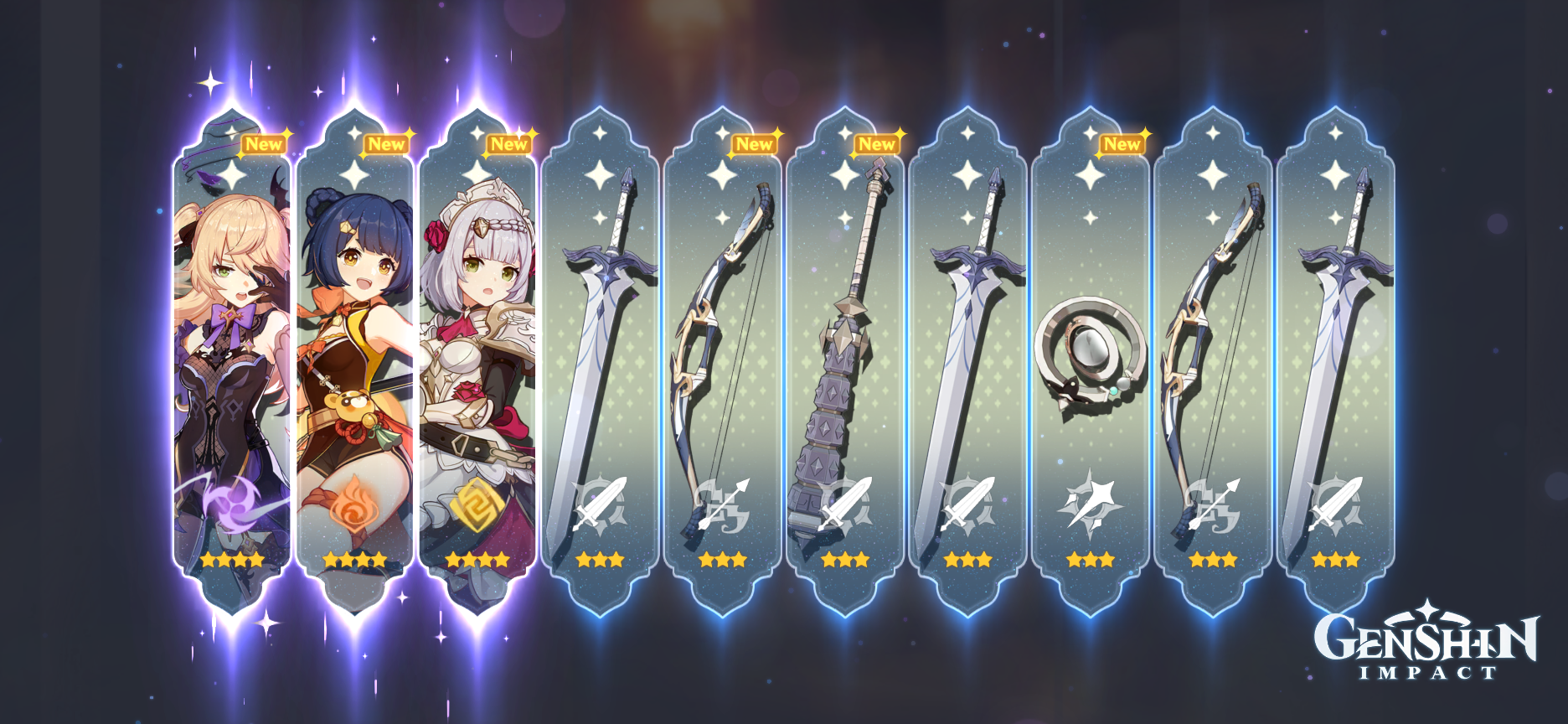Toggle the New badge on Xiangling's card
Viewport: 1568px width, 724px height.
coord(387,143)
